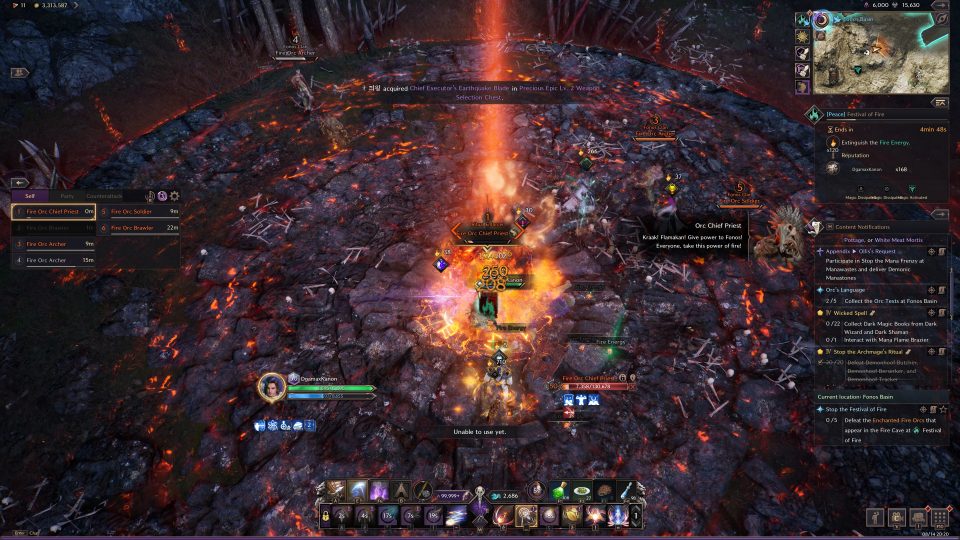Select Fire Orc Chief Priest in target list

point(54,212)
